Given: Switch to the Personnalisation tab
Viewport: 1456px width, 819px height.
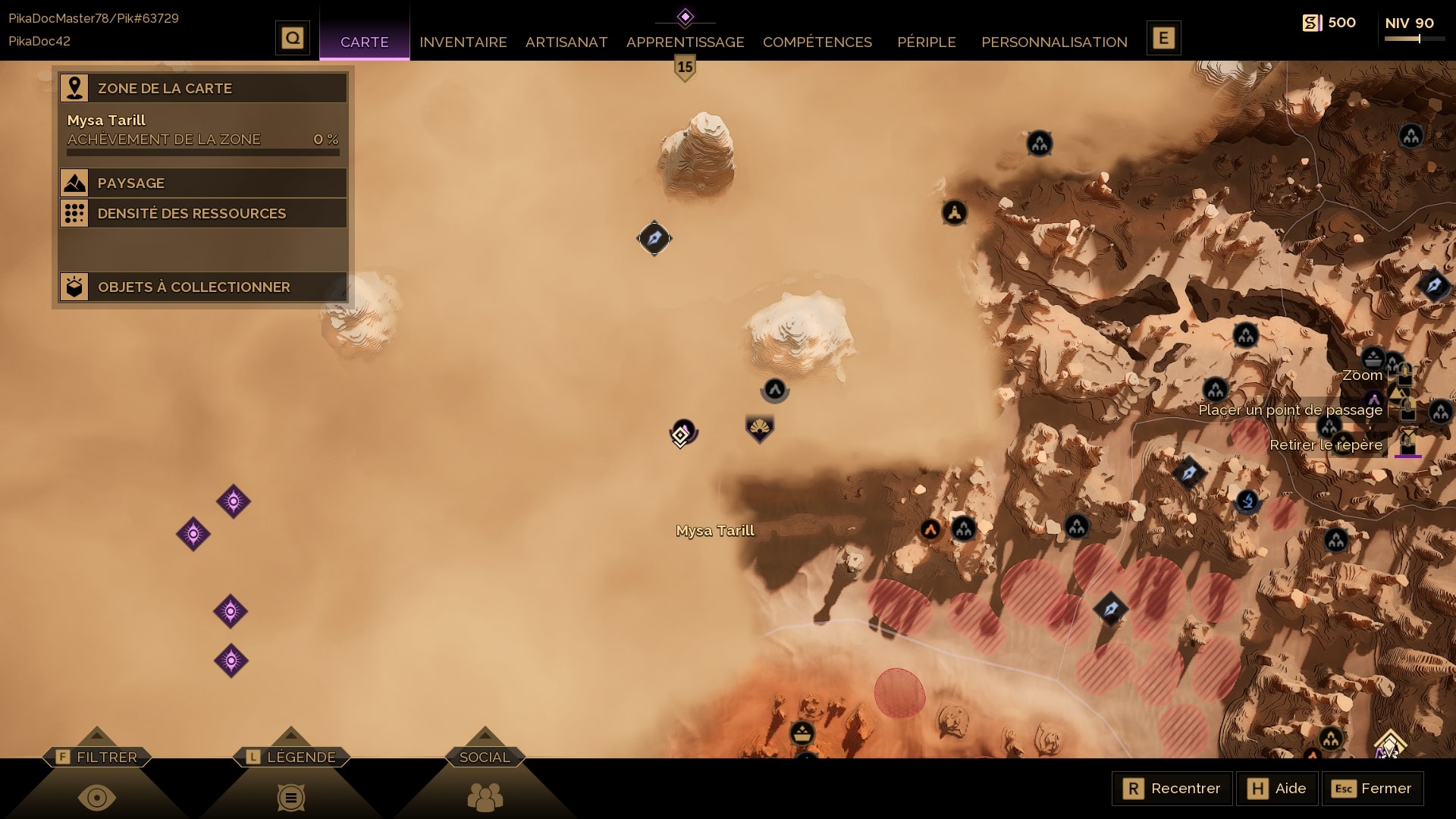Looking at the screenshot, I should tap(1054, 42).
